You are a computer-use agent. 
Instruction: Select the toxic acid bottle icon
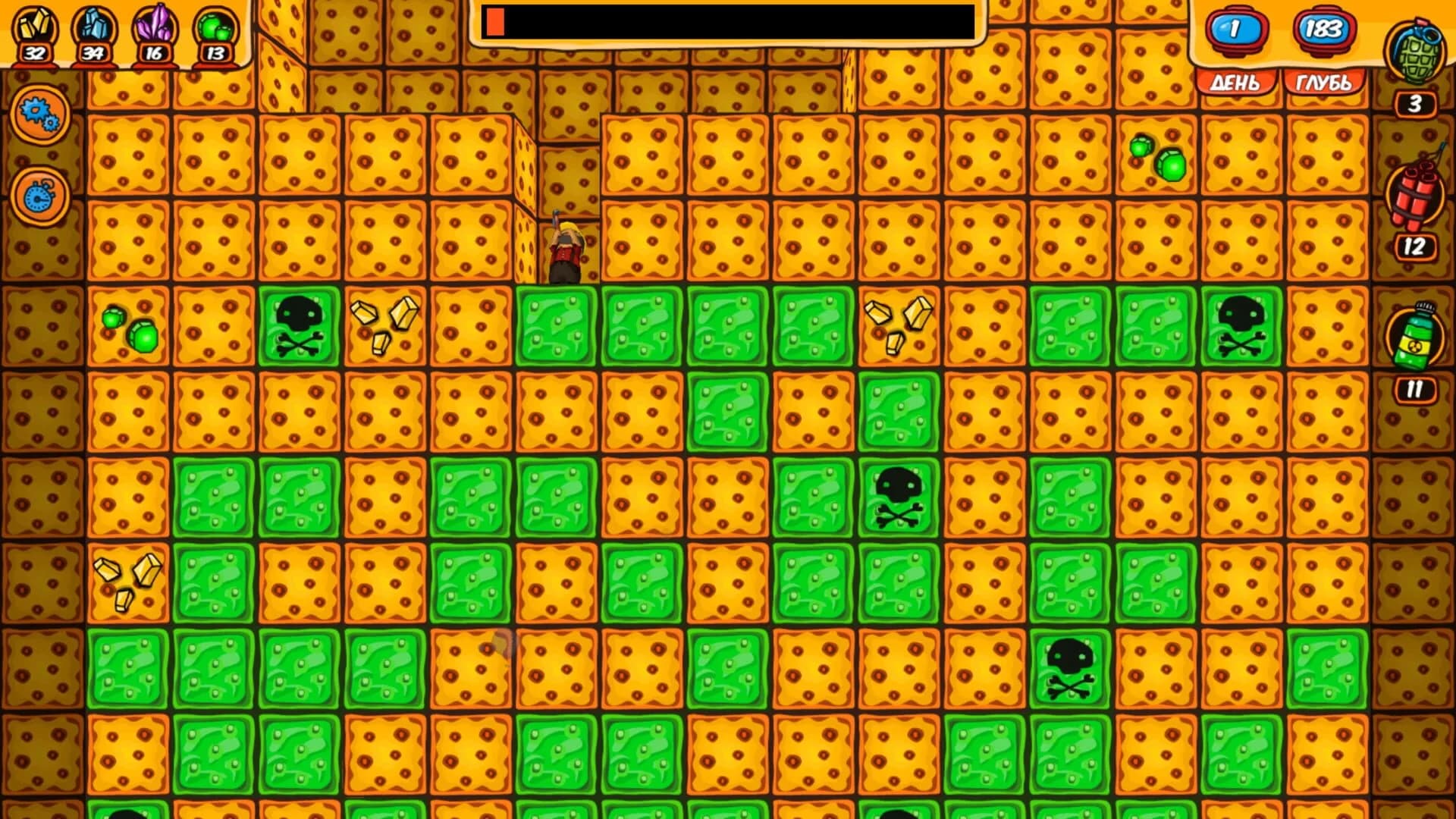pyautogui.click(x=1417, y=334)
